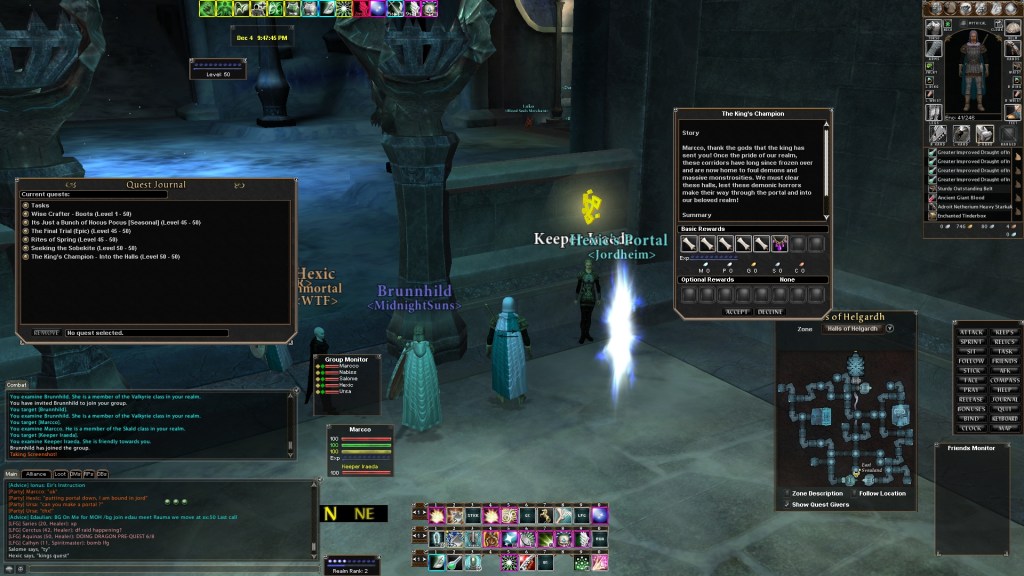The image size is (1024, 576).
Task: Toggle the Zone Description checkbox
Action: point(785,493)
